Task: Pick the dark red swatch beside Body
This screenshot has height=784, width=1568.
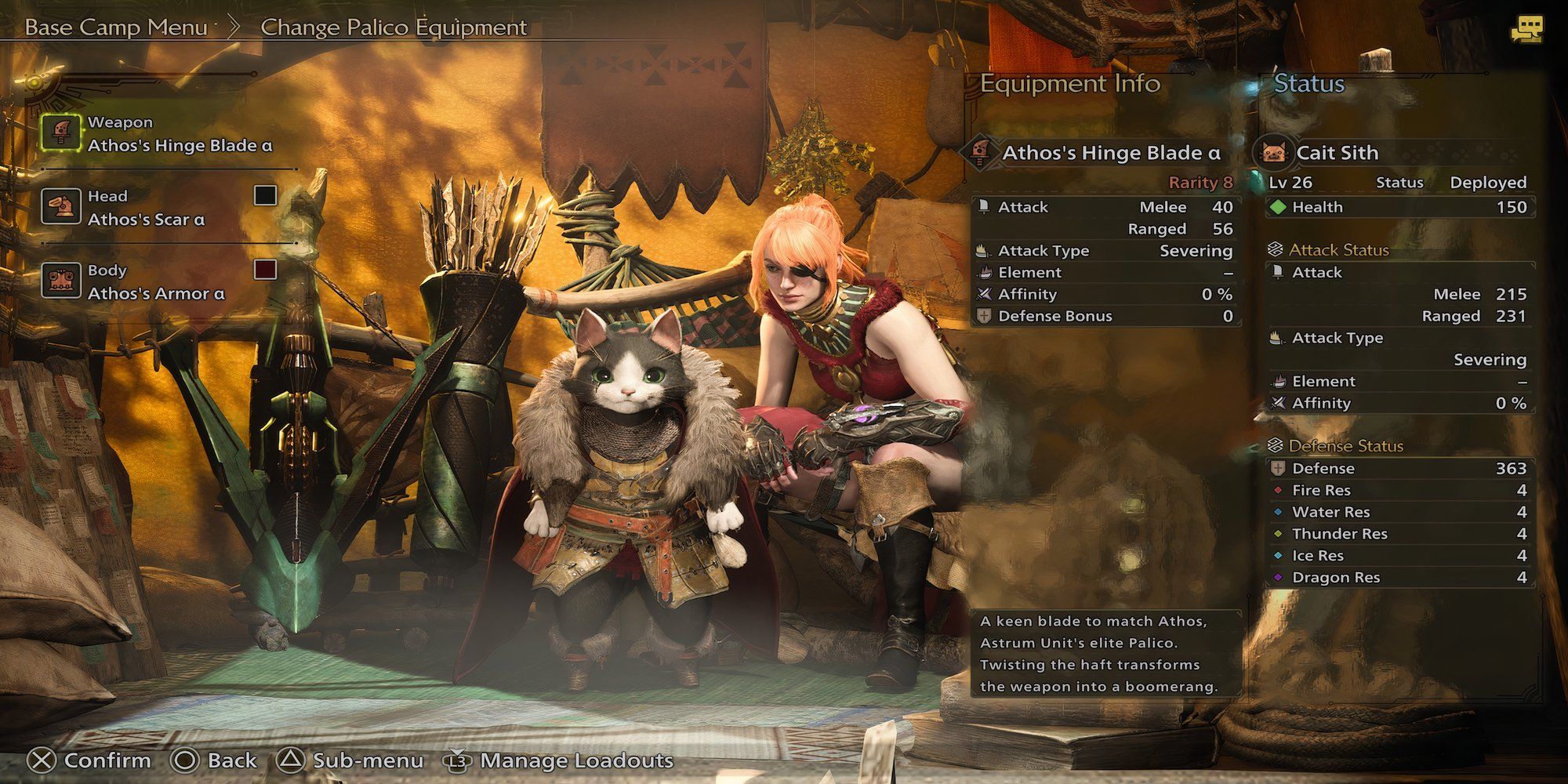Action: [265, 270]
